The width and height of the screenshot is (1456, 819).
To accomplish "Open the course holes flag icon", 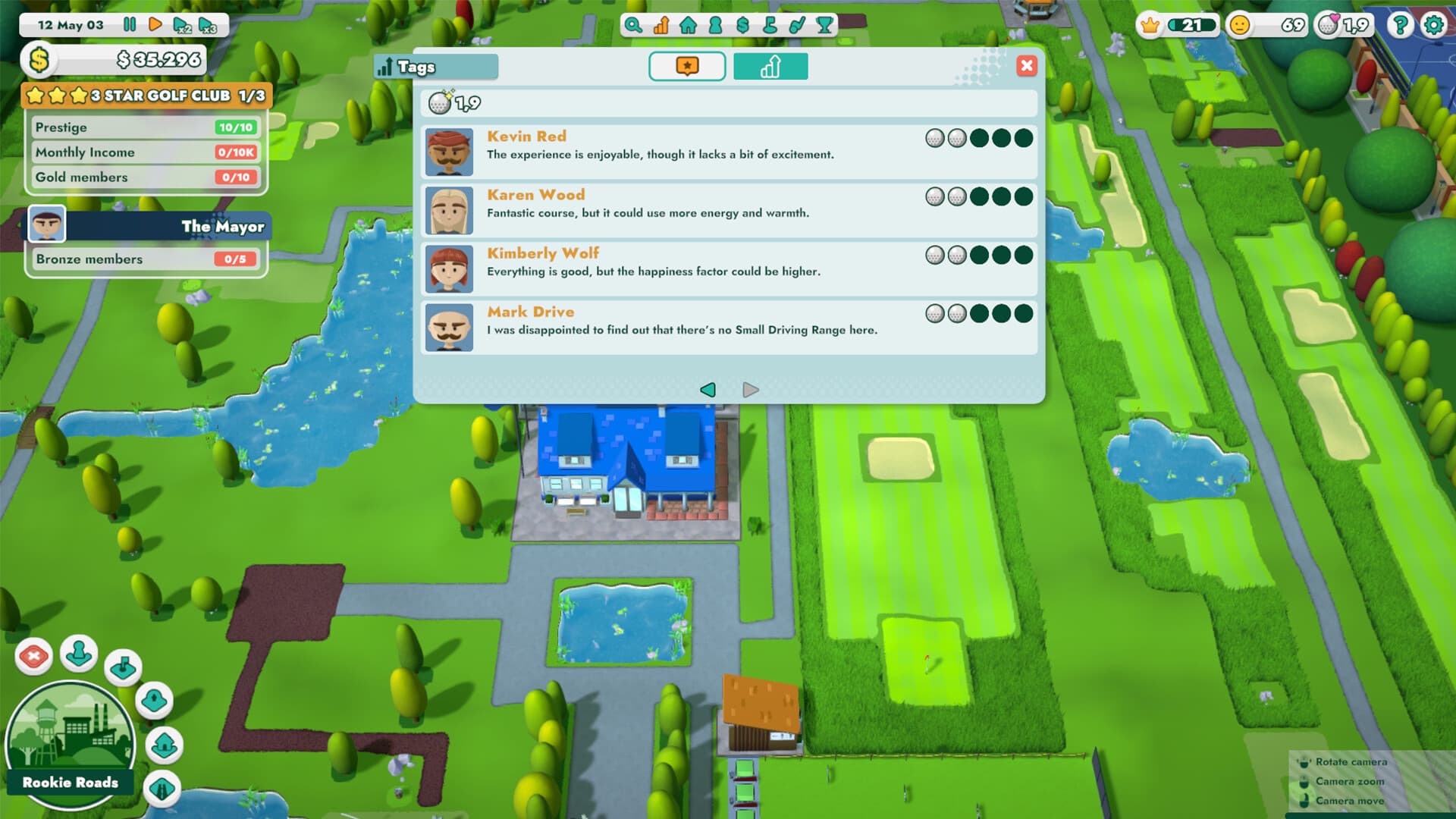I will (772, 25).
